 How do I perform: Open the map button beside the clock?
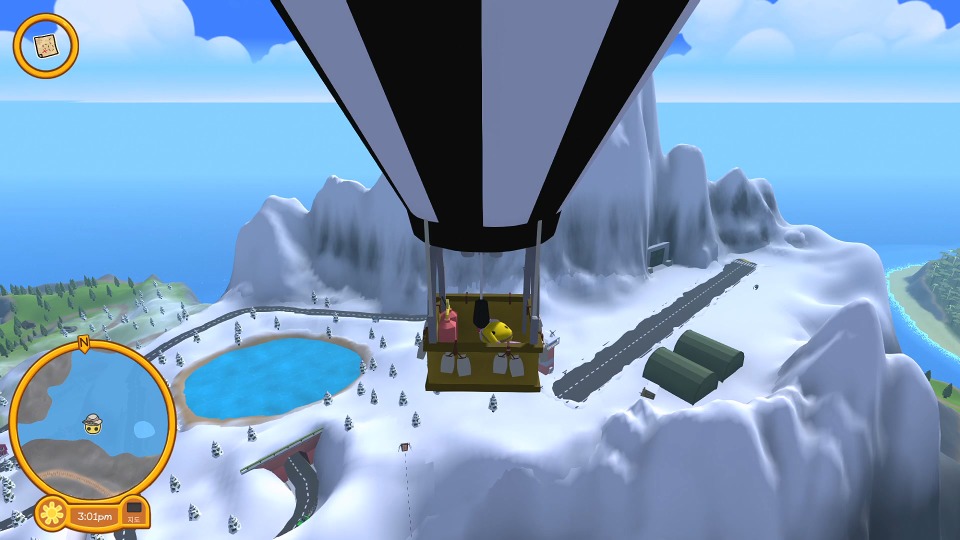133,515
